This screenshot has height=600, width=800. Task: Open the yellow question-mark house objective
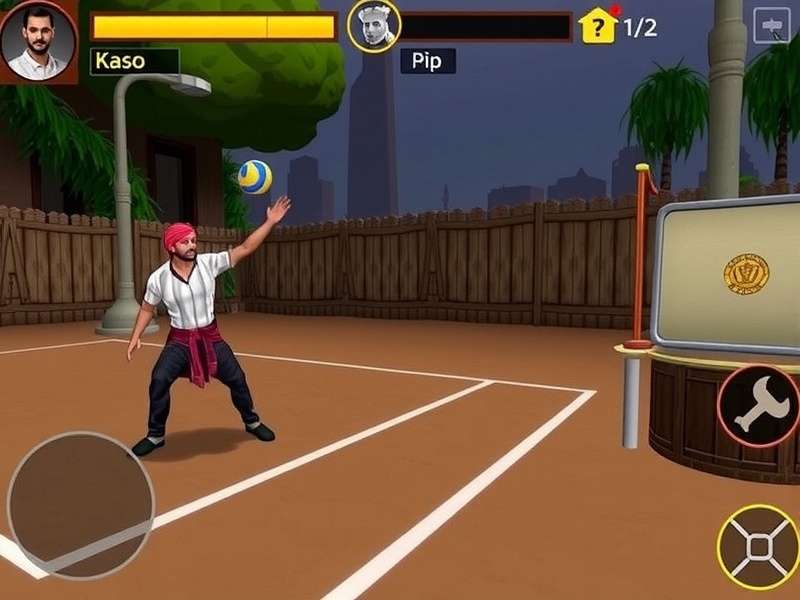(598, 26)
